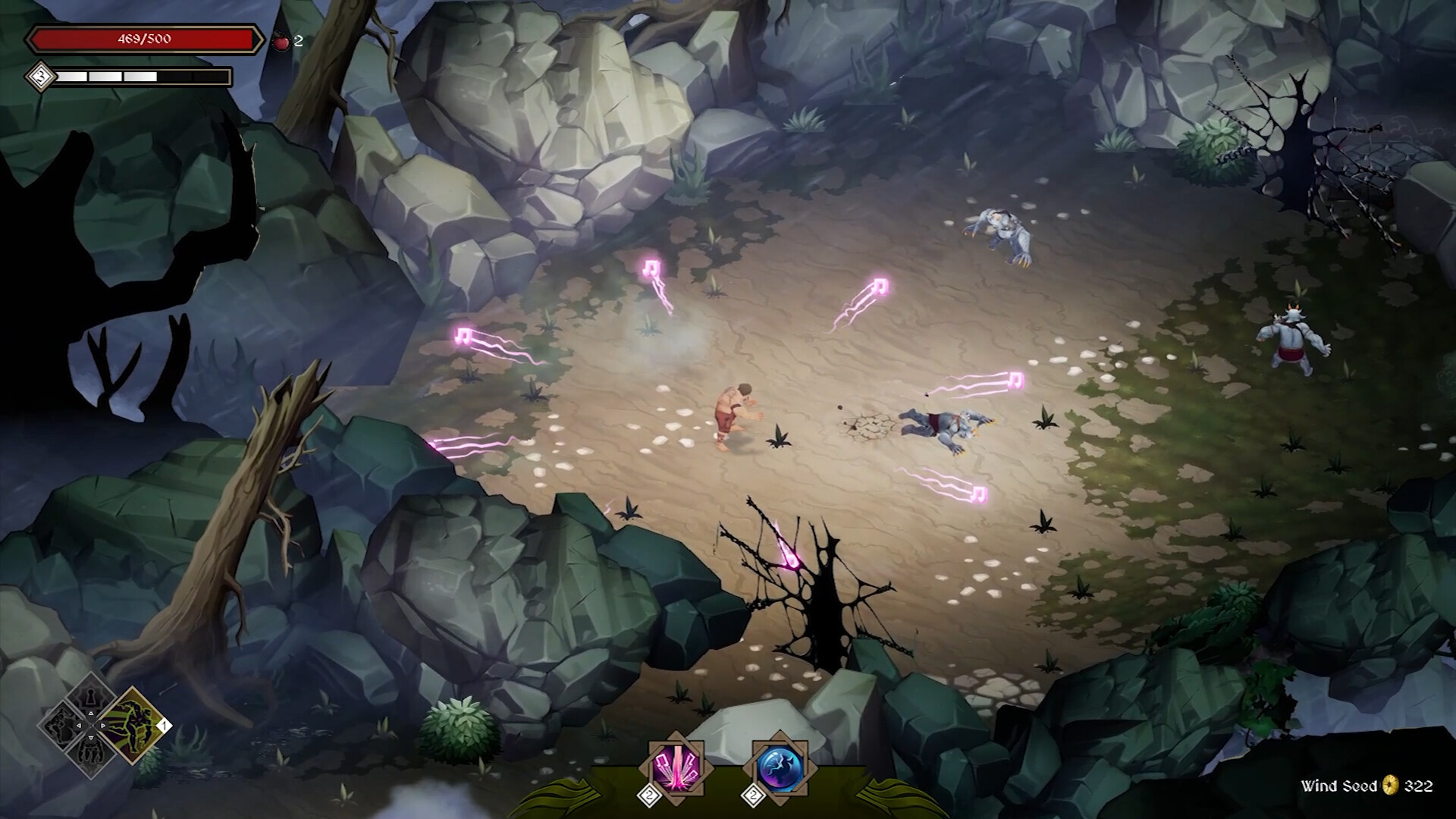Select the pink sonic scream ability icon
Image resolution: width=1456 pixels, height=819 pixels.
click(675, 767)
